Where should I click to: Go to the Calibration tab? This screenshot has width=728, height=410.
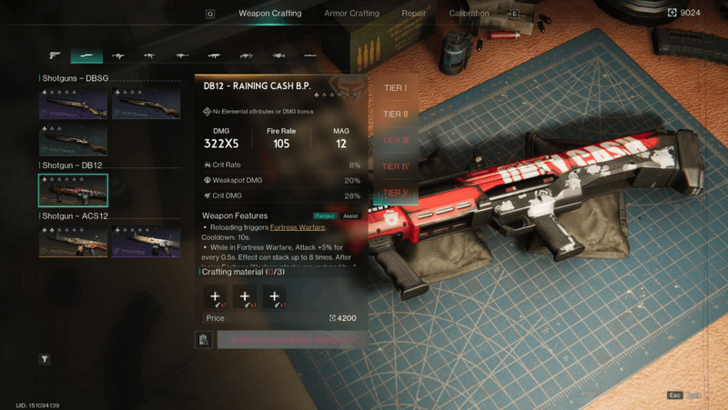point(469,14)
